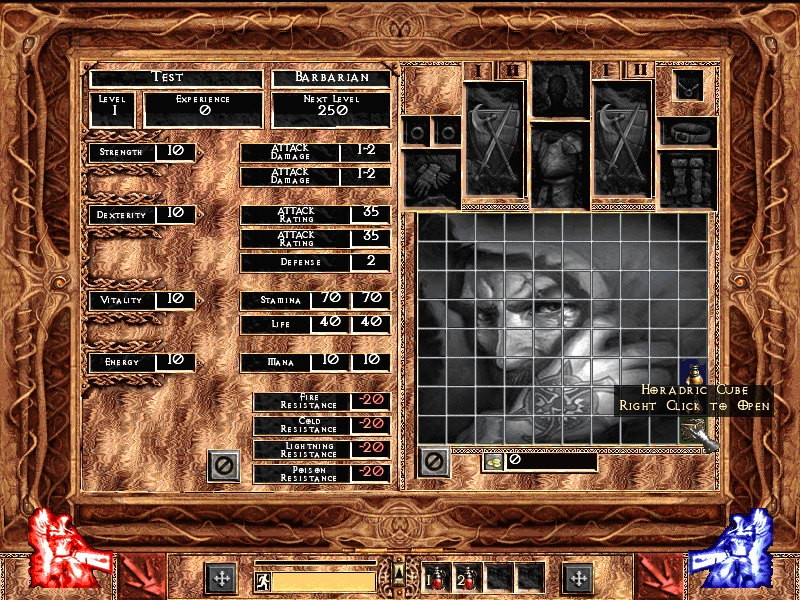Click the gold coins button in the inventory
The height and width of the screenshot is (600, 800).
coord(493,461)
